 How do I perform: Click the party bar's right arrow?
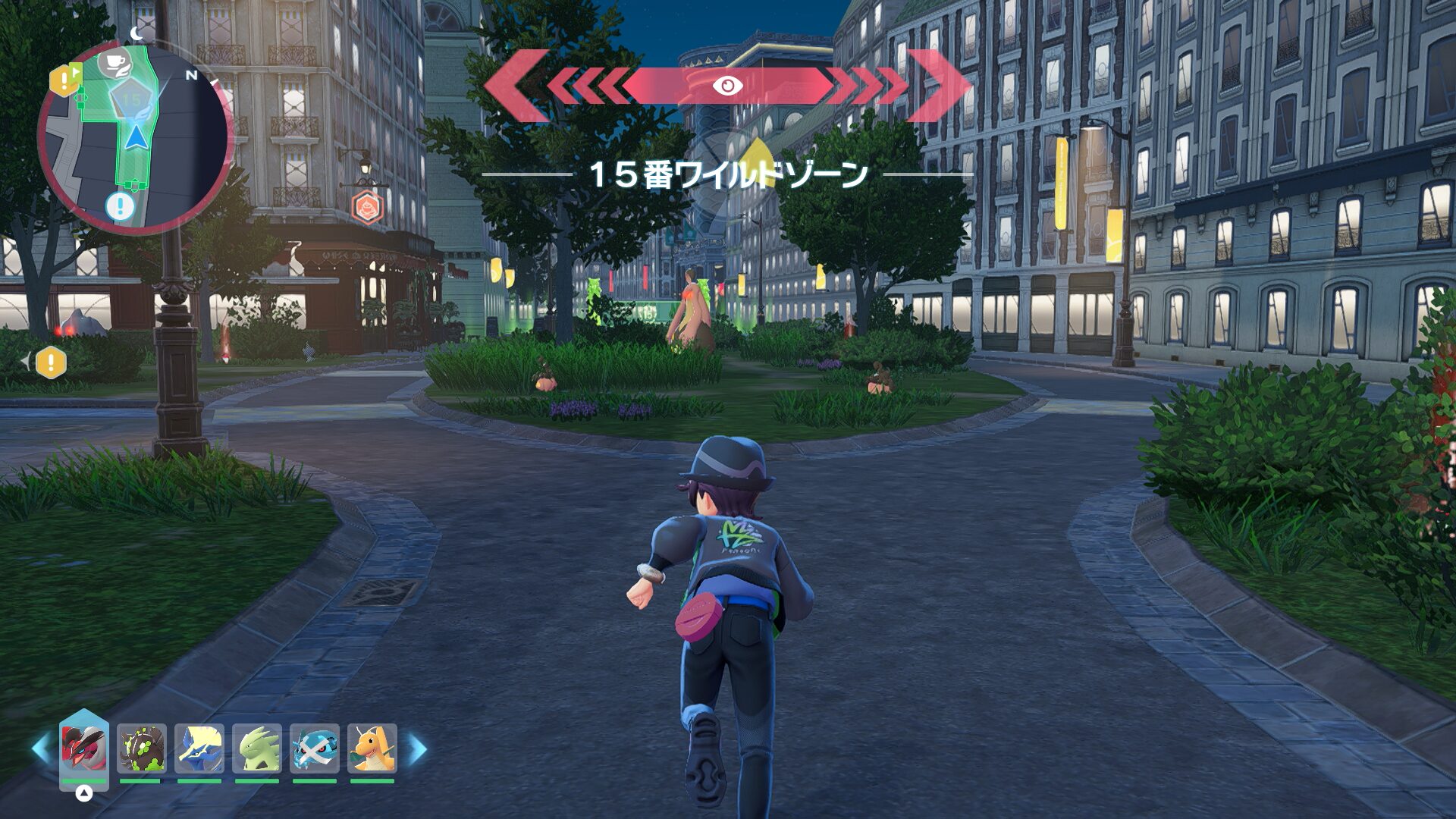(x=418, y=749)
